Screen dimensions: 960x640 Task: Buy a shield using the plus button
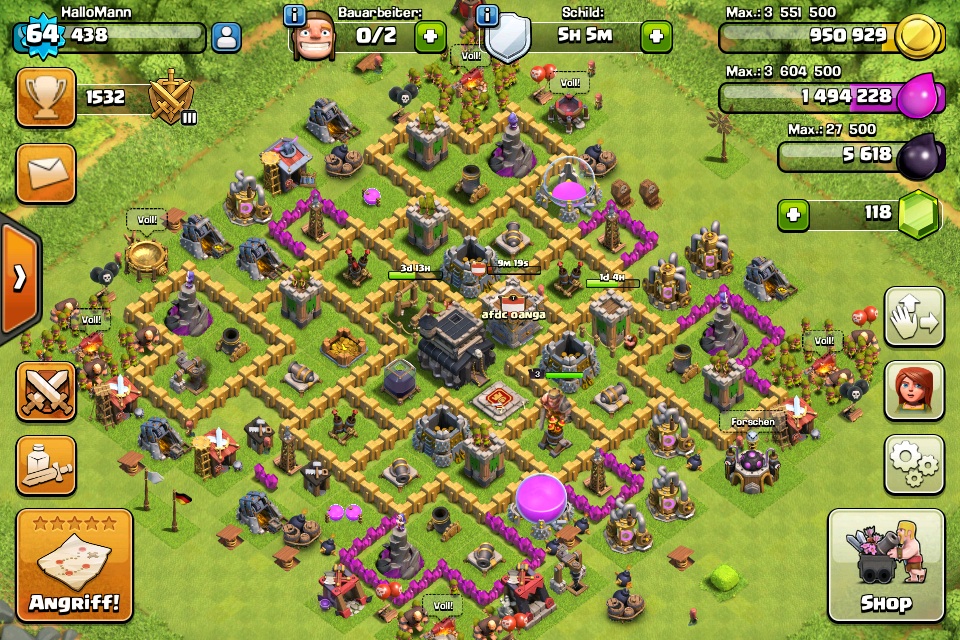coord(657,37)
